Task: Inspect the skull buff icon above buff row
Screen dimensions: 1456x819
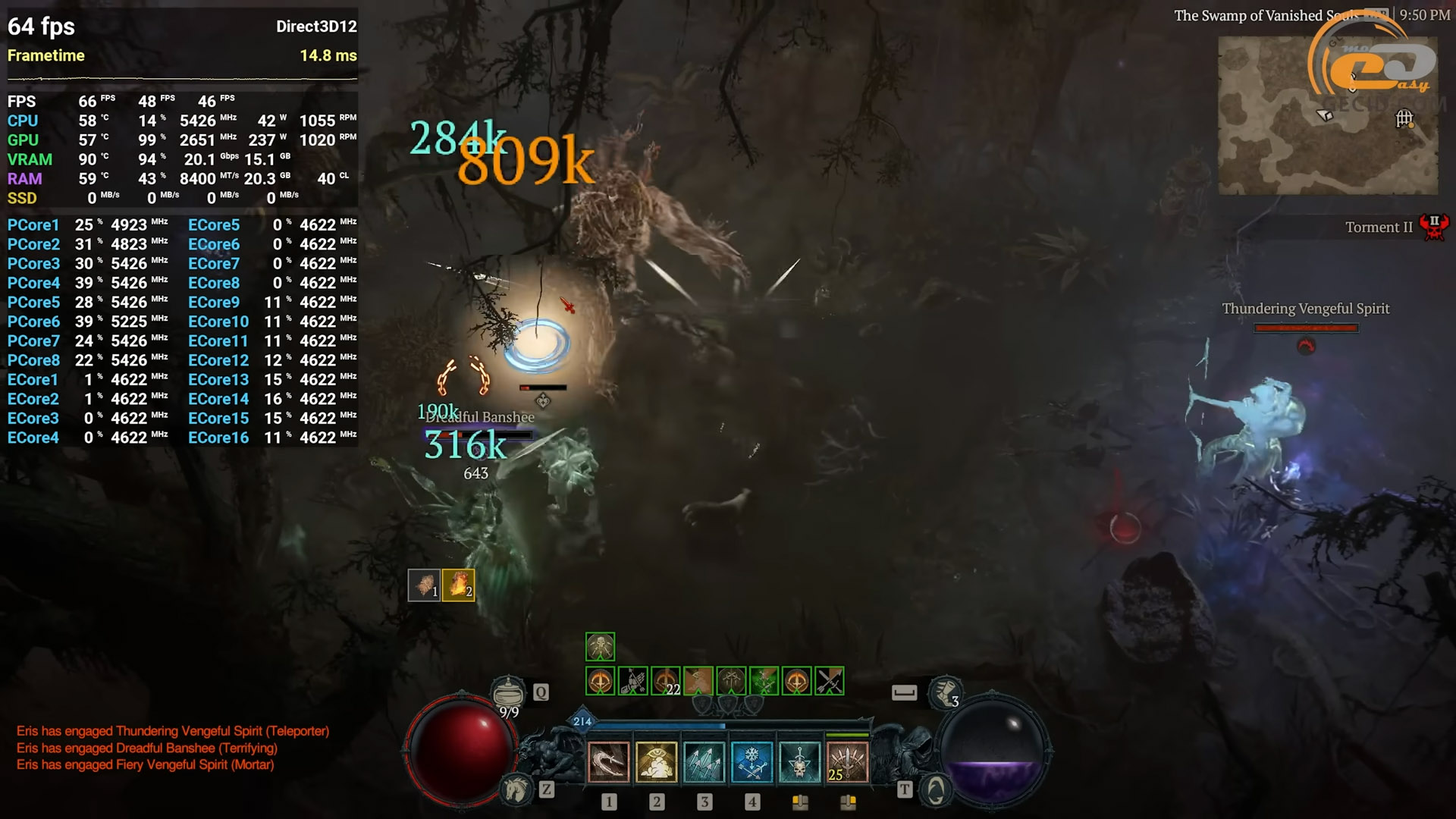Action: [600, 647]
